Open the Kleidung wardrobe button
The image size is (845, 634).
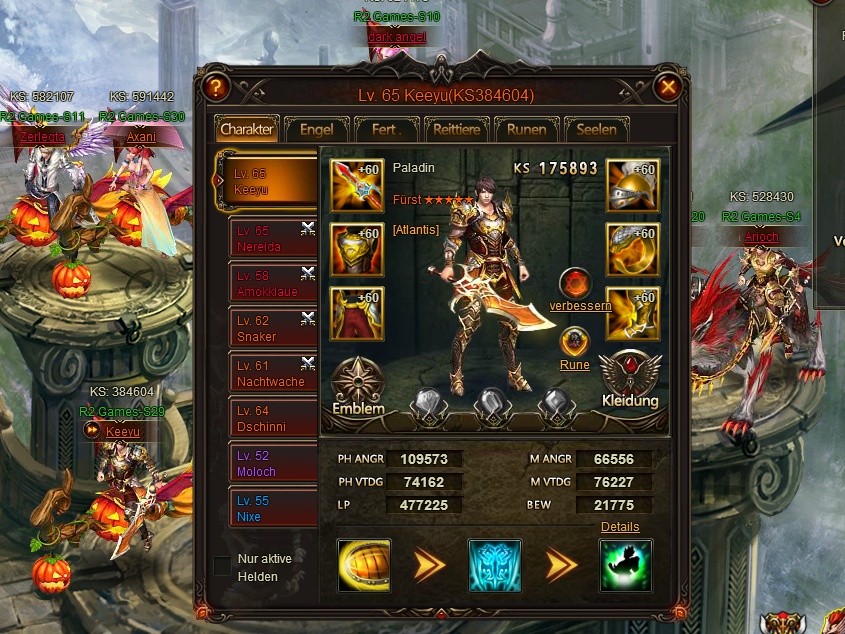coord(630,380)
